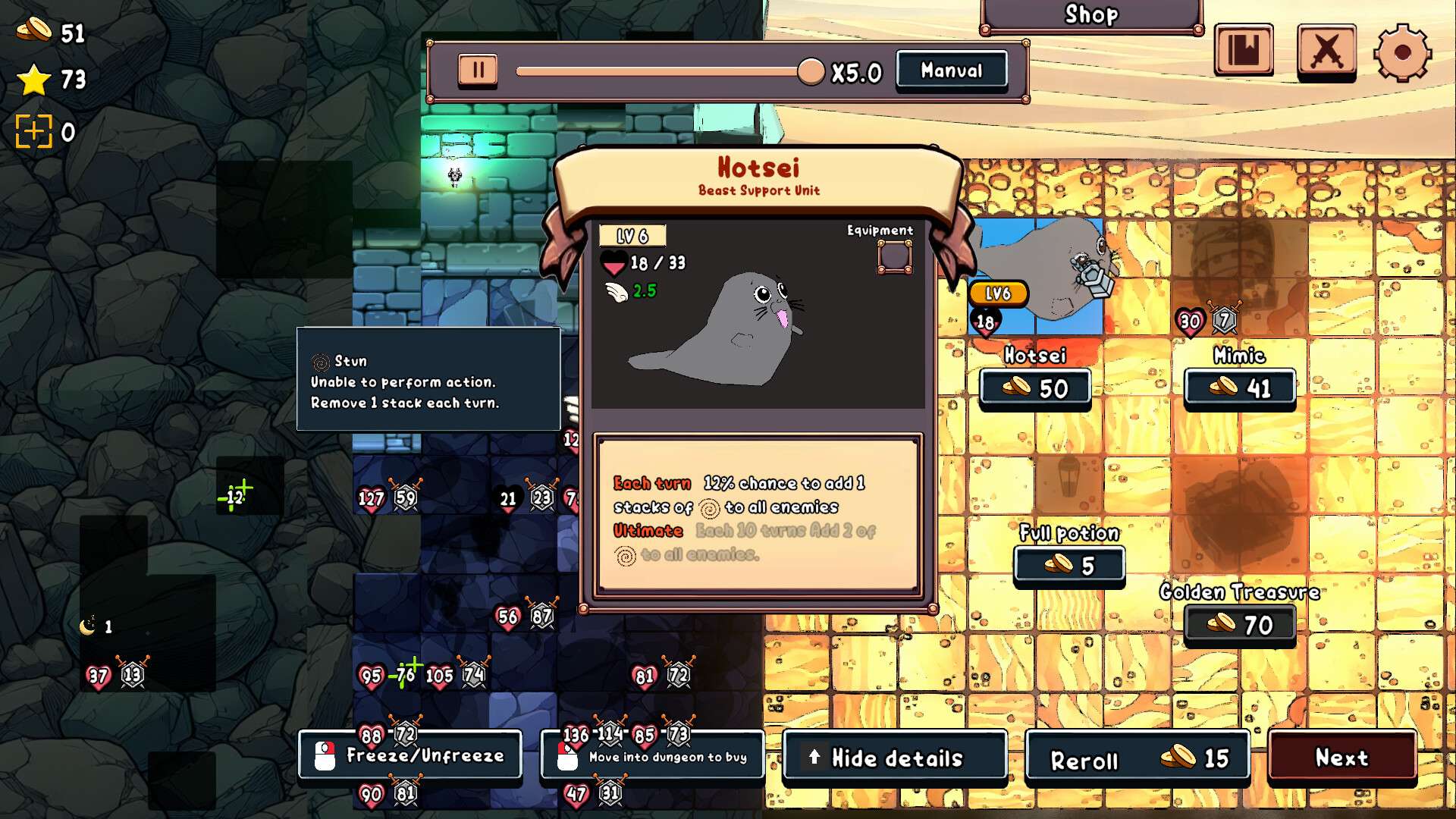Buy Hotsei for 50 gold
The height and width of the screenshot is (819, 1456).
tap(1035, 388)
